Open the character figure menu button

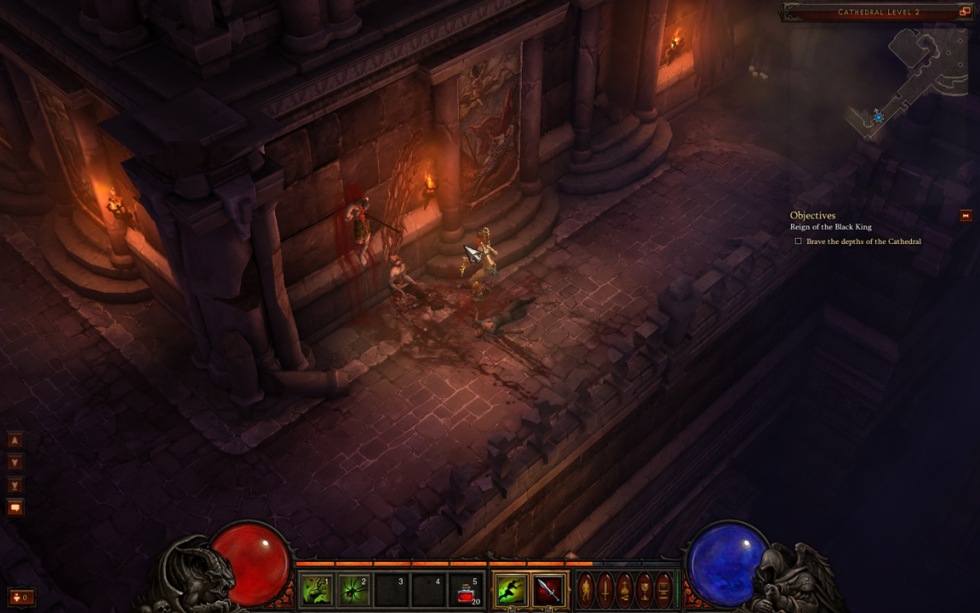coord(586,589)
